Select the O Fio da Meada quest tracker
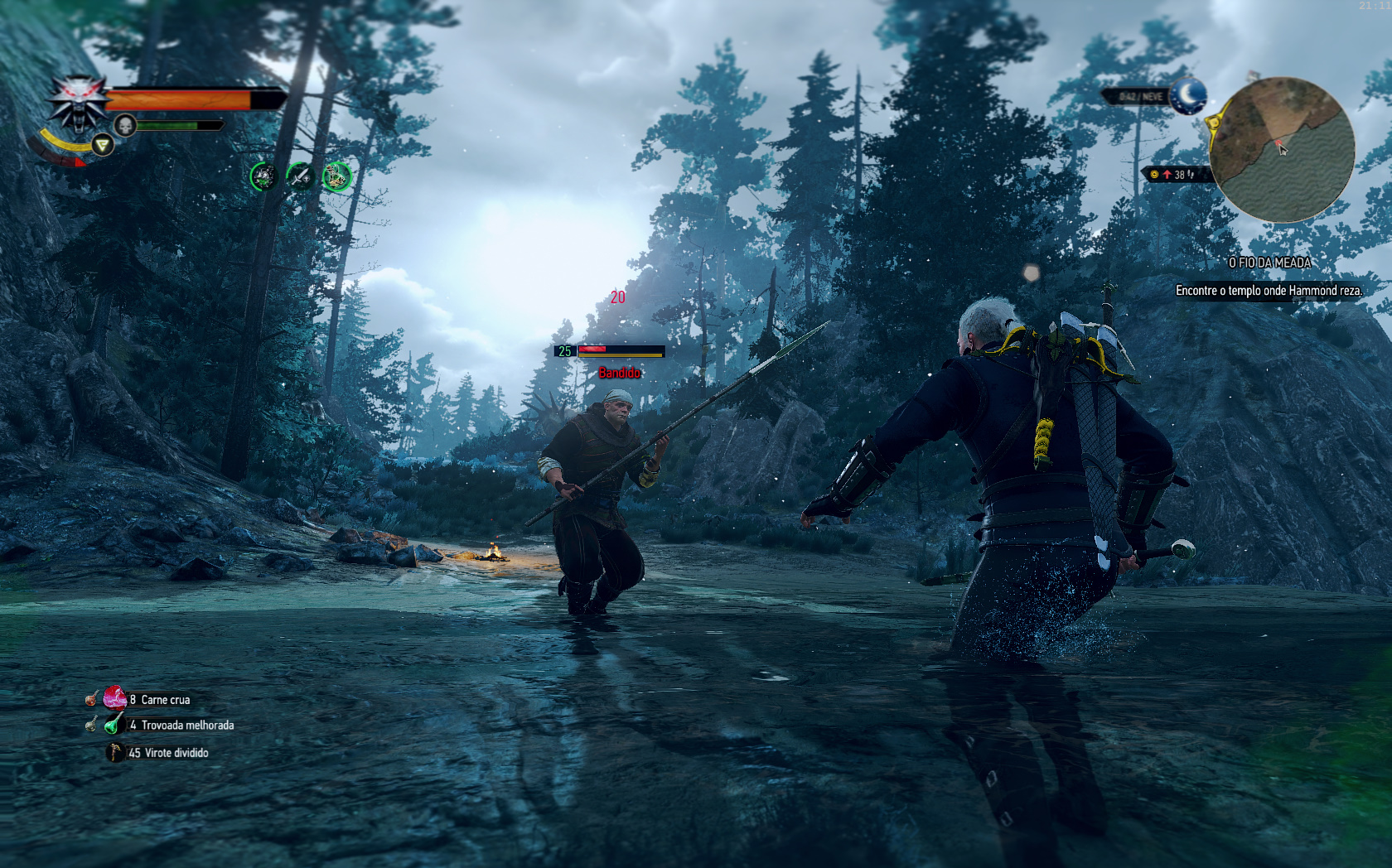The width and height of the screenshot is (1392, 868). 1269,263
